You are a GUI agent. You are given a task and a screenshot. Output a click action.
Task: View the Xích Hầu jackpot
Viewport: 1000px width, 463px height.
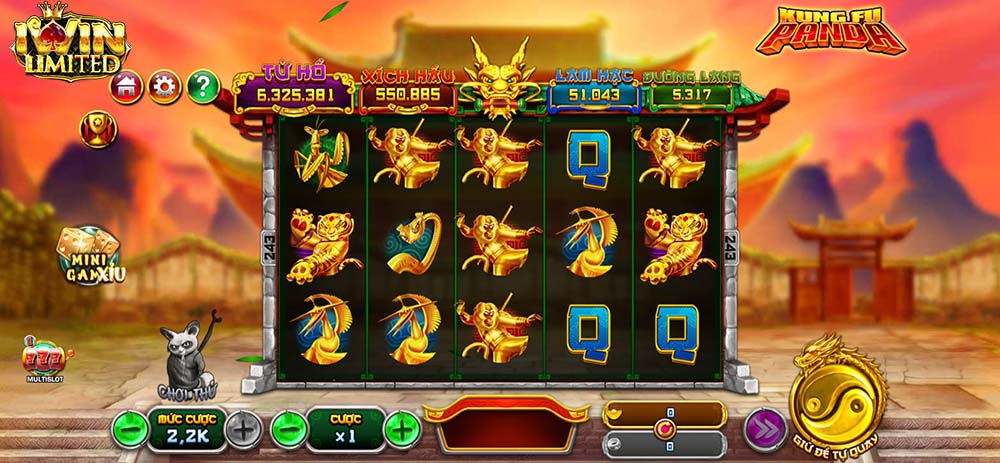(407, 94)
